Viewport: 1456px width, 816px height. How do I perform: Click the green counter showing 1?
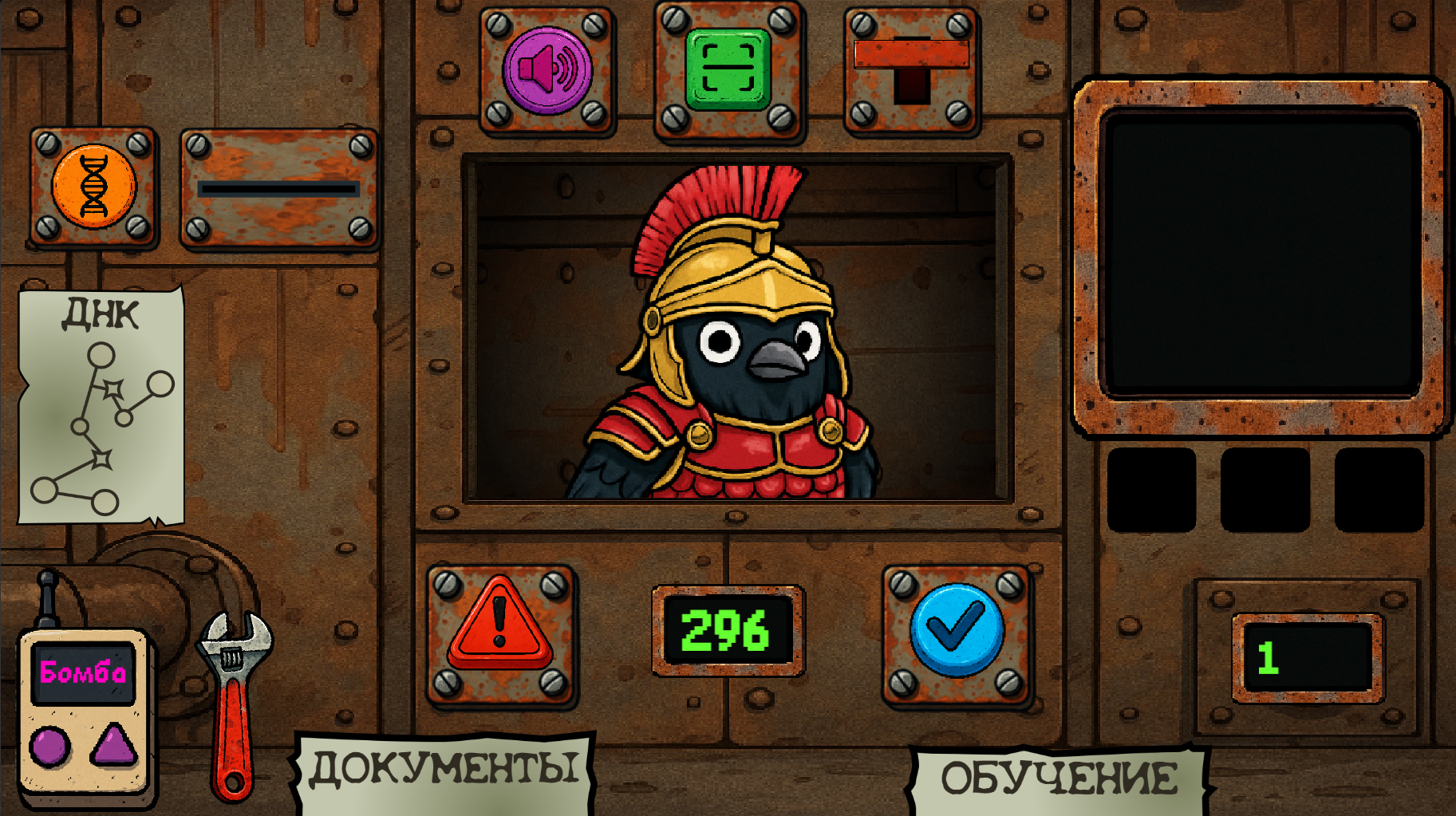tap(1308, 654)
